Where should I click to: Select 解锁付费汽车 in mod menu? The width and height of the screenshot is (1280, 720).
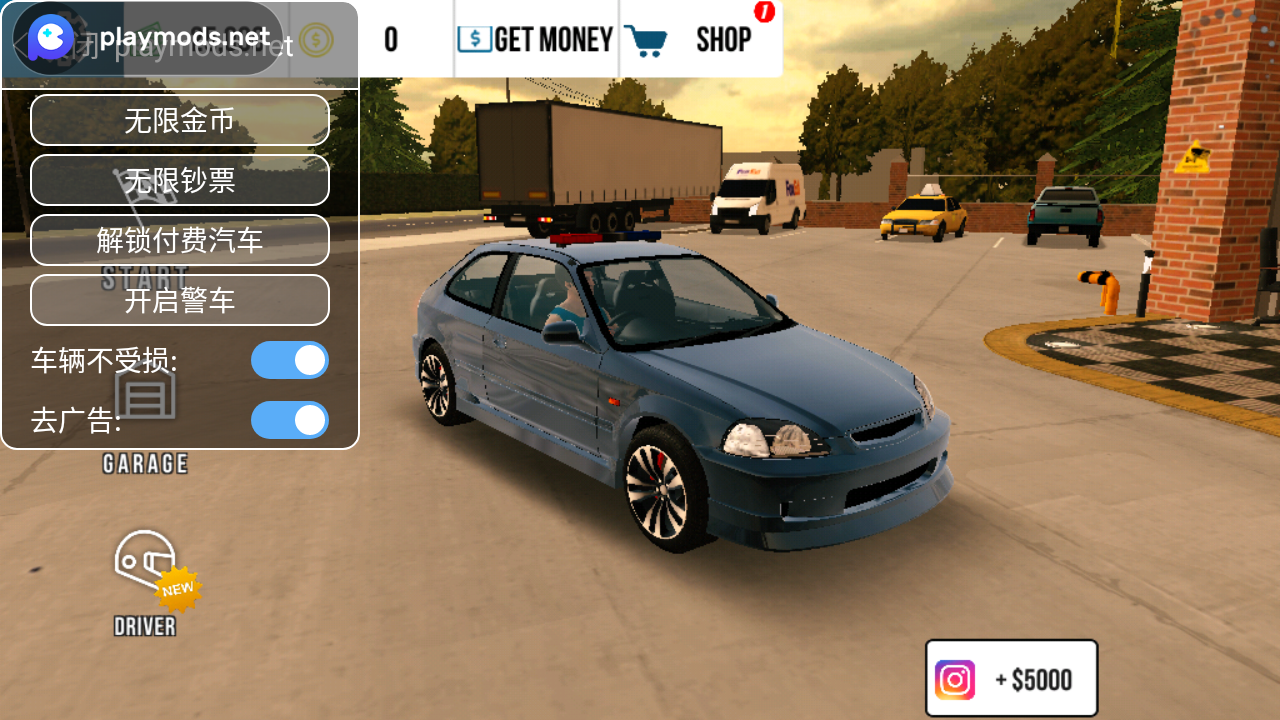(x=180, y=240)
